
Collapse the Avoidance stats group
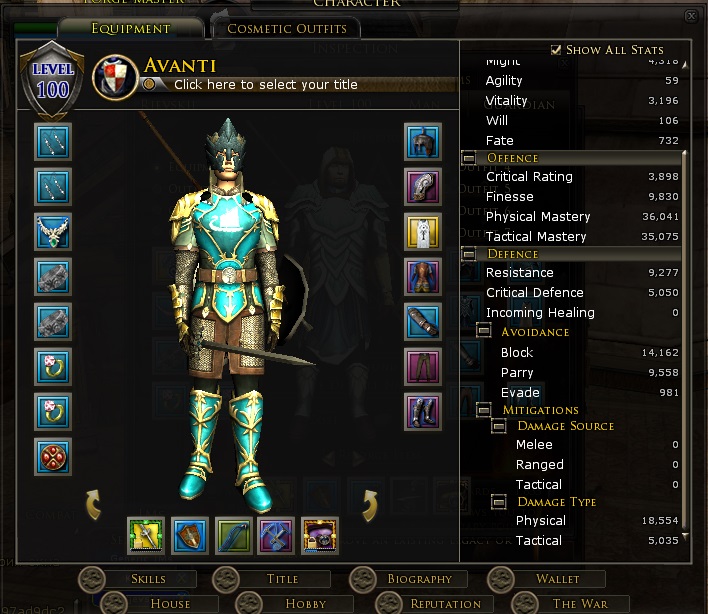pyautogui.click(x=484, y=331)
